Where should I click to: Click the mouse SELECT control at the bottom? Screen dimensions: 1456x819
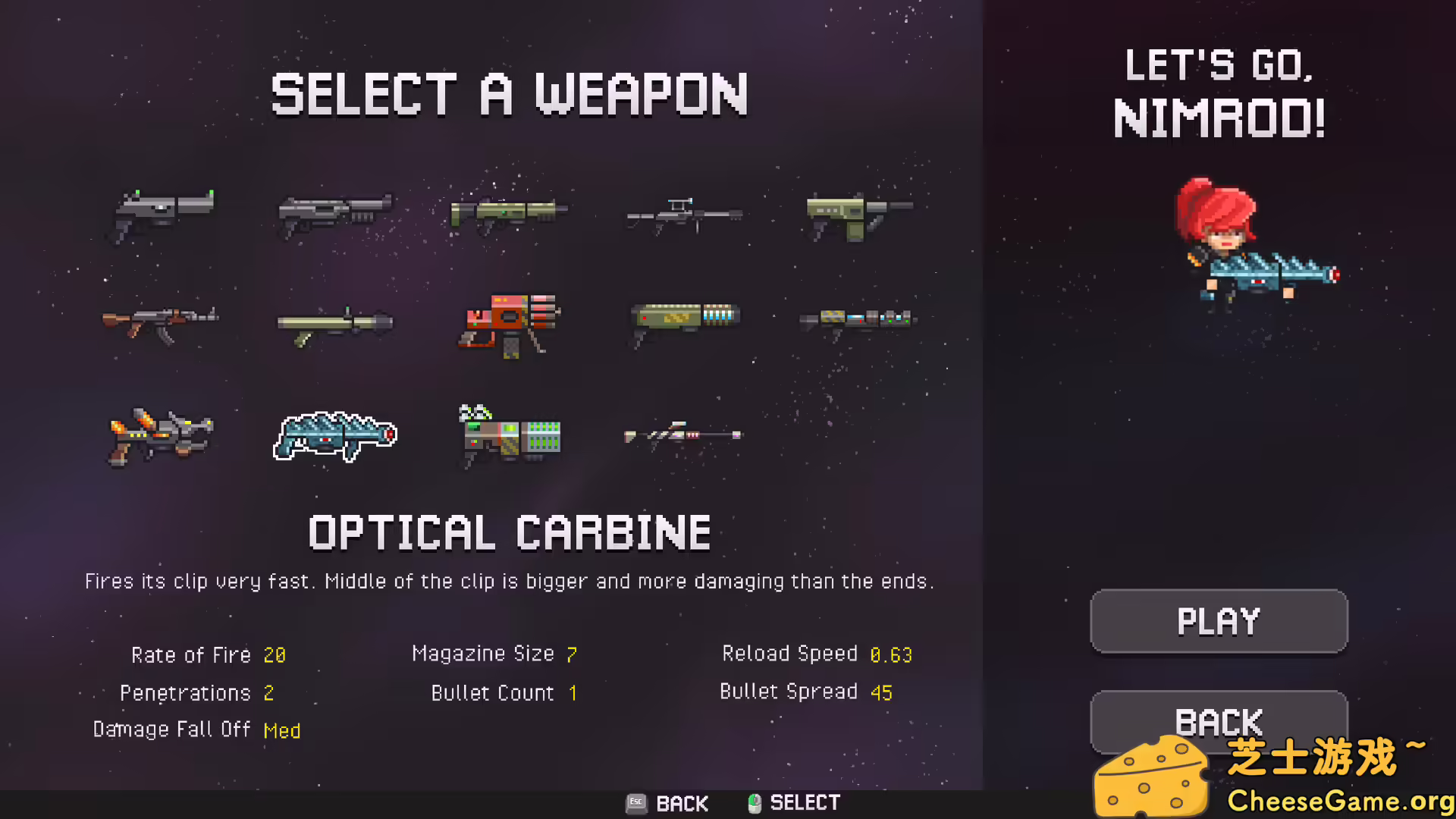click(x=791, y=803)
